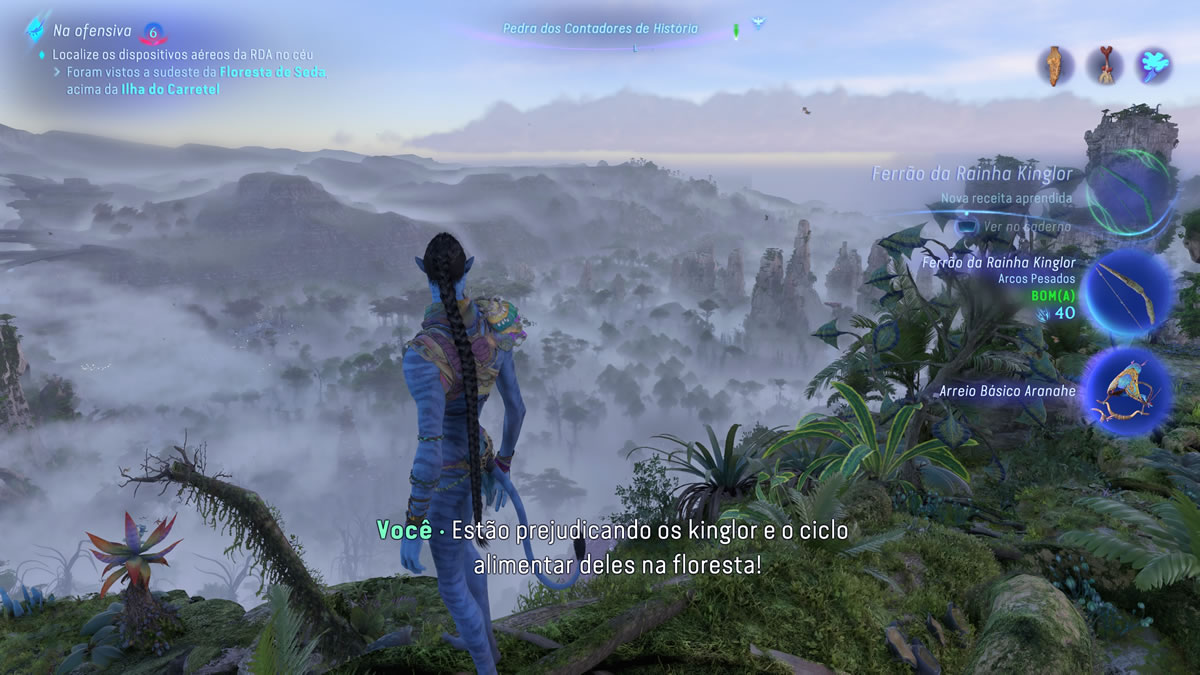
Task: Click the level 6 quest badge
Action: 153,32
